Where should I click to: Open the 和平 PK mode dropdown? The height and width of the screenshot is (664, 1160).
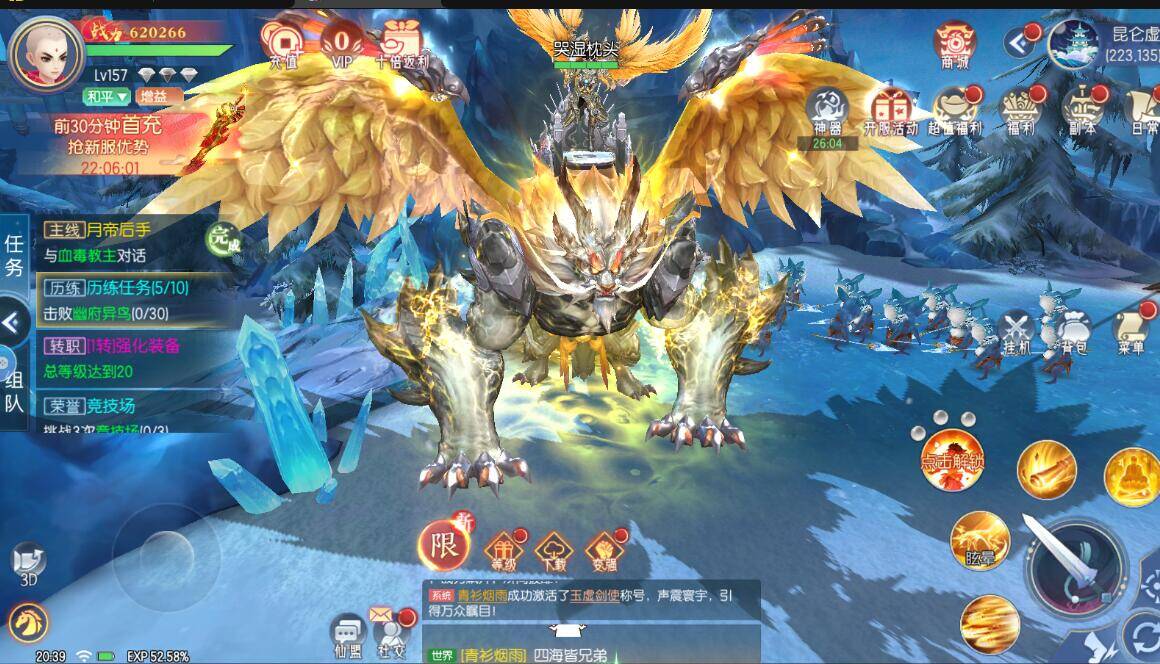coord(107,97)
